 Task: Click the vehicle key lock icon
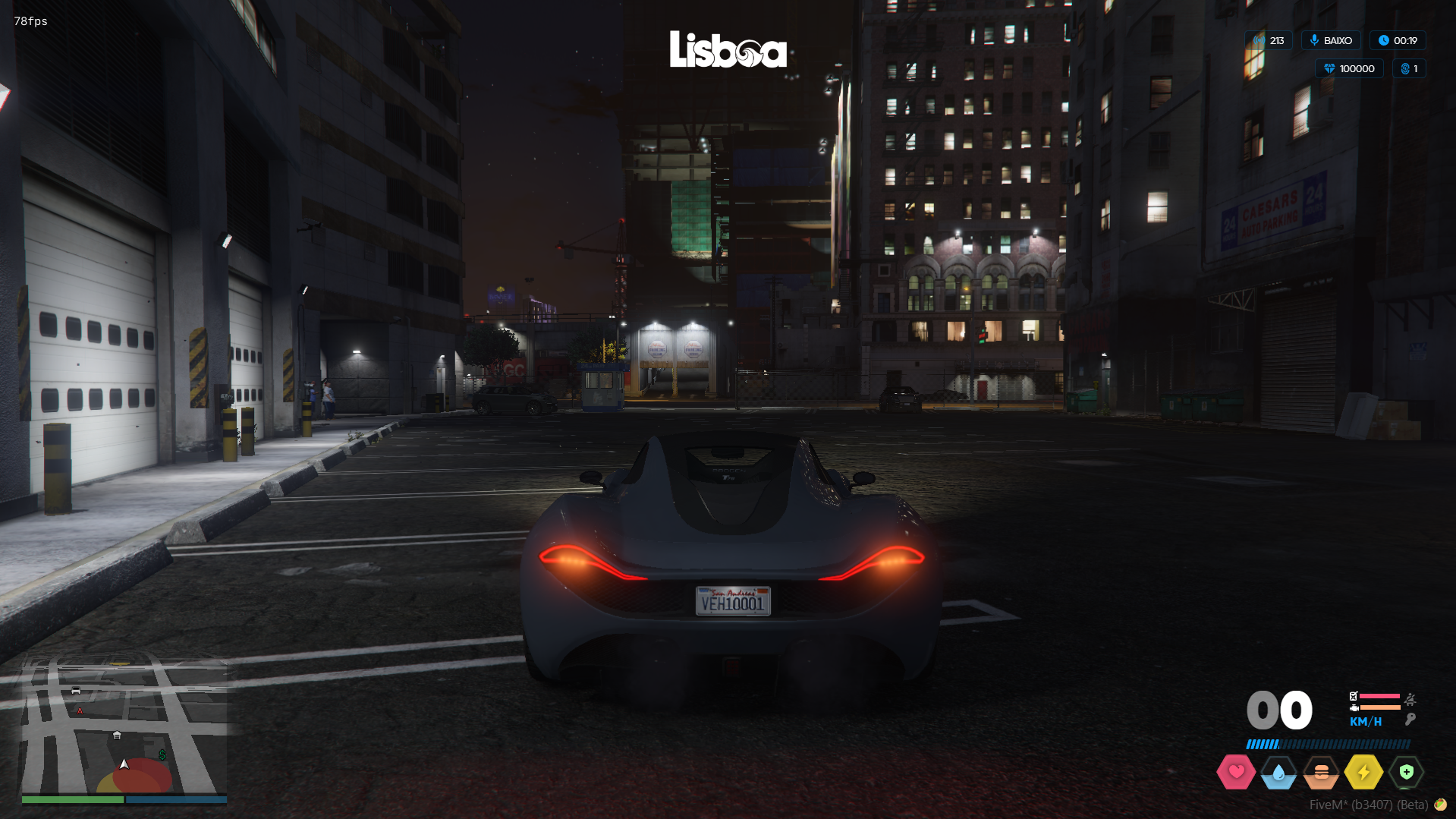[x=1410, y=719]
